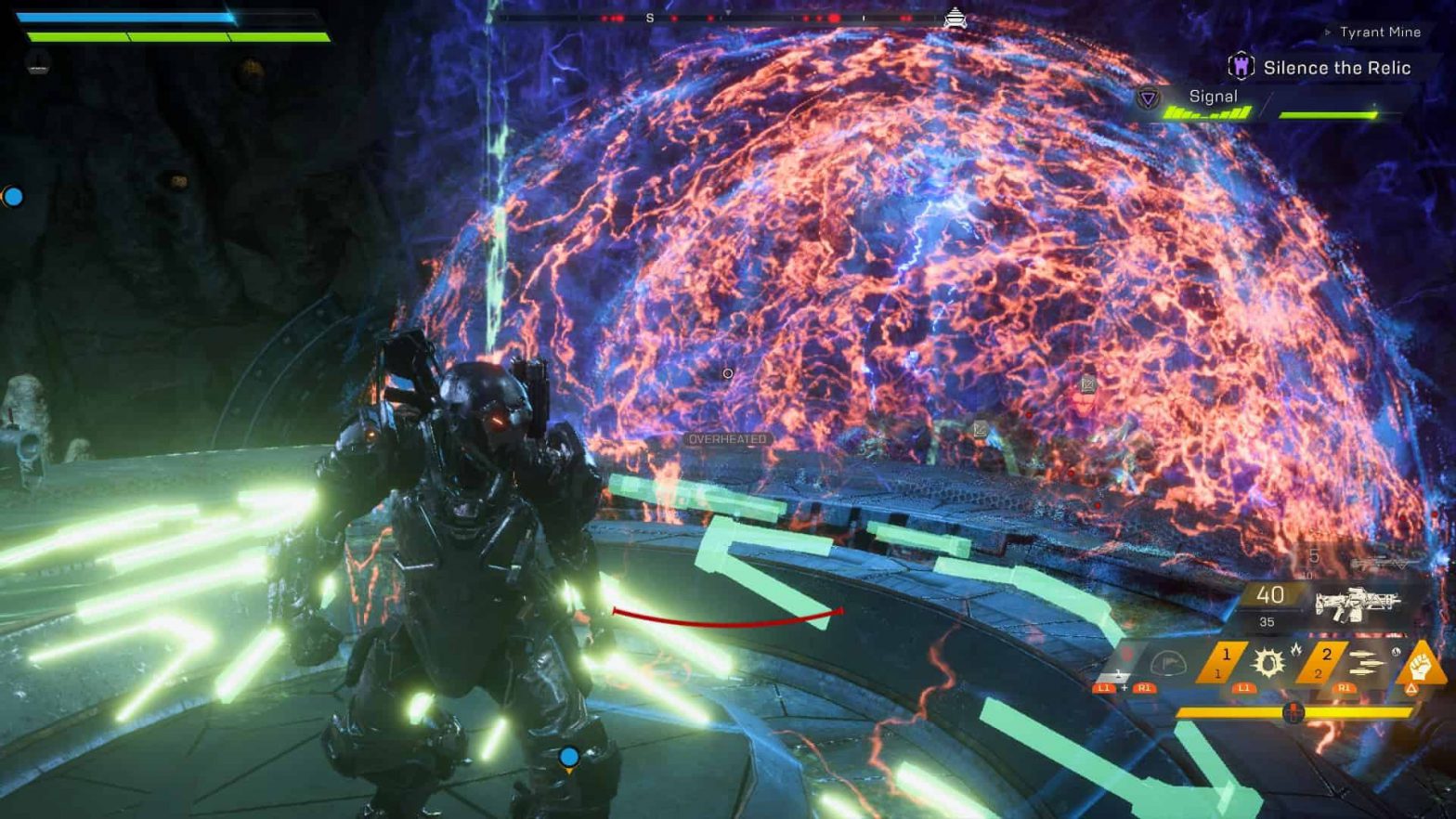Click the relic icon atop the compass
The width and height of the screenshot is (1456, 819).
pos(956,16)
